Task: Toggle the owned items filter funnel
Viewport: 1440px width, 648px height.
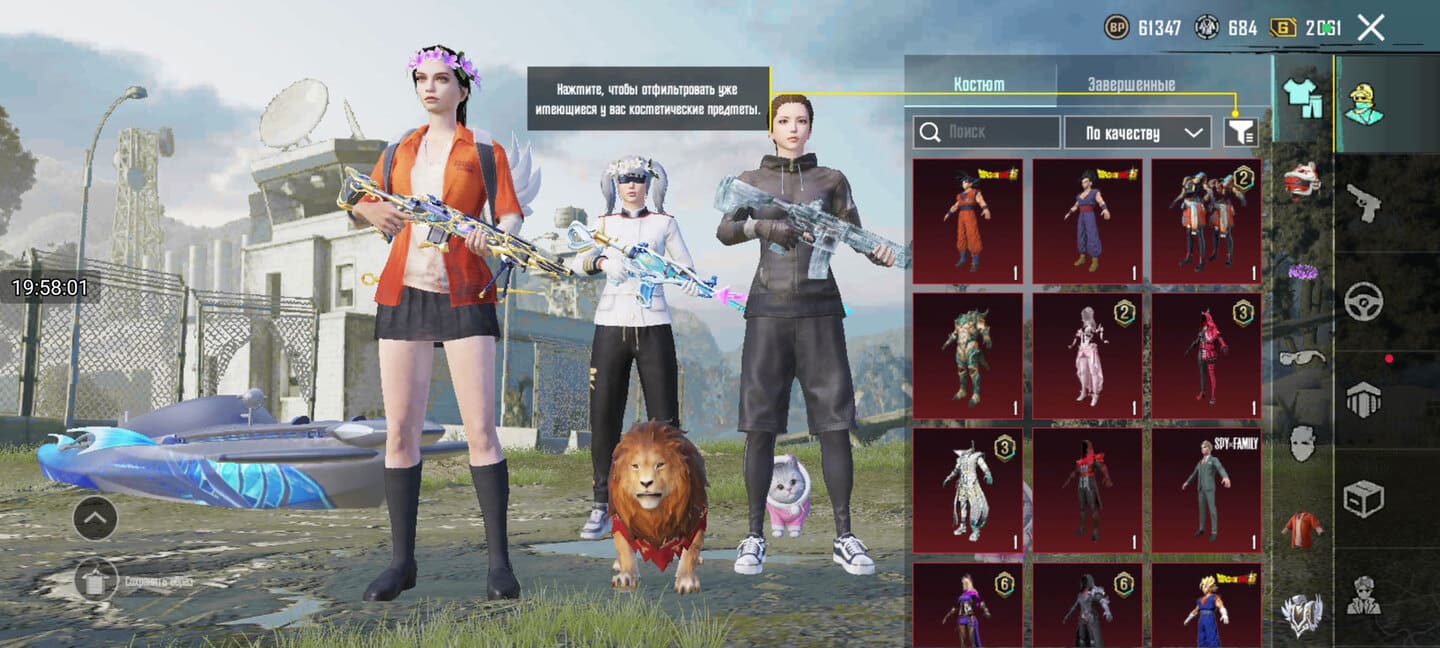Action: (x=1240, y=132)
